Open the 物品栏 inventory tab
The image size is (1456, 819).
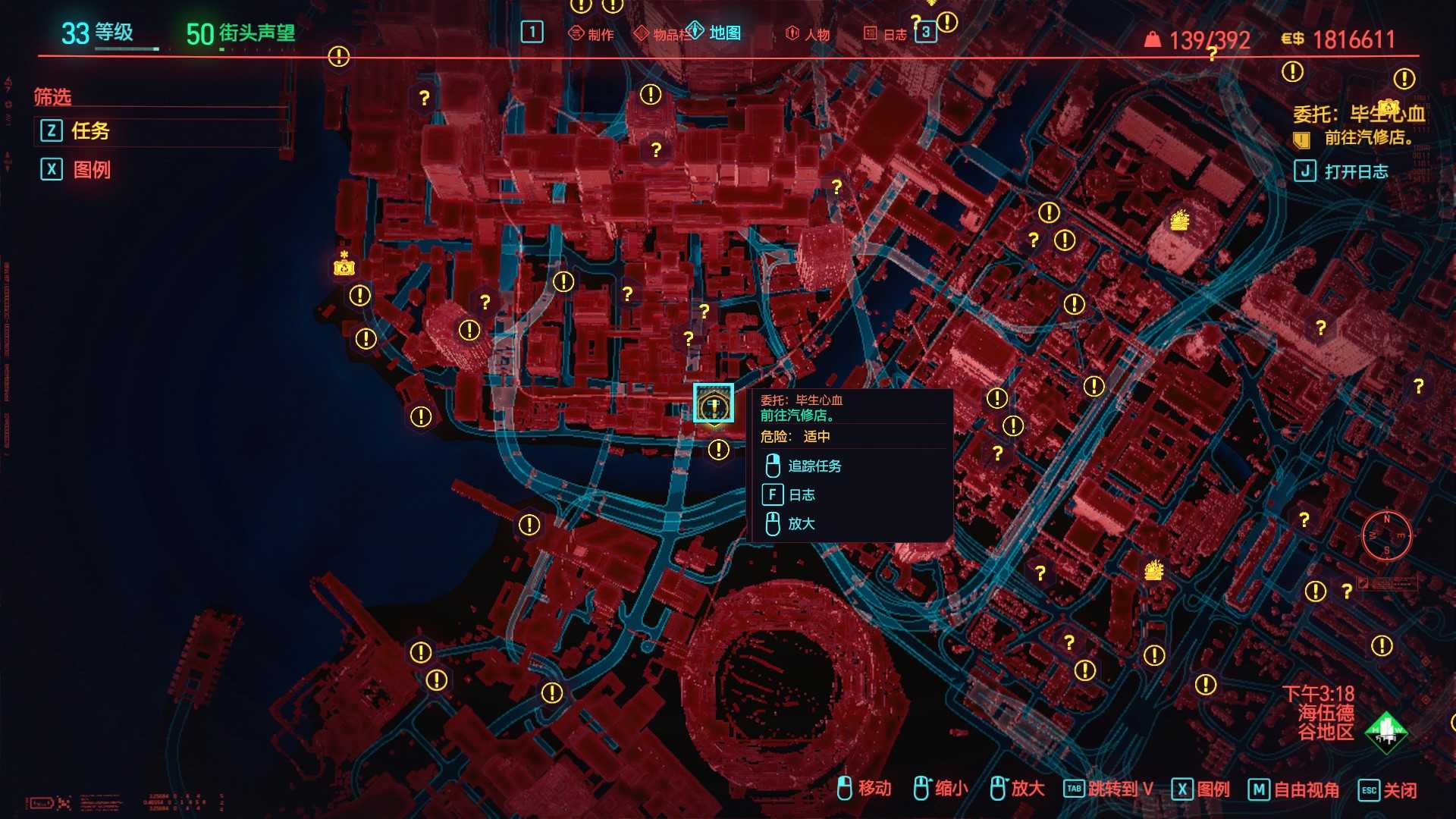pos(662,34)
